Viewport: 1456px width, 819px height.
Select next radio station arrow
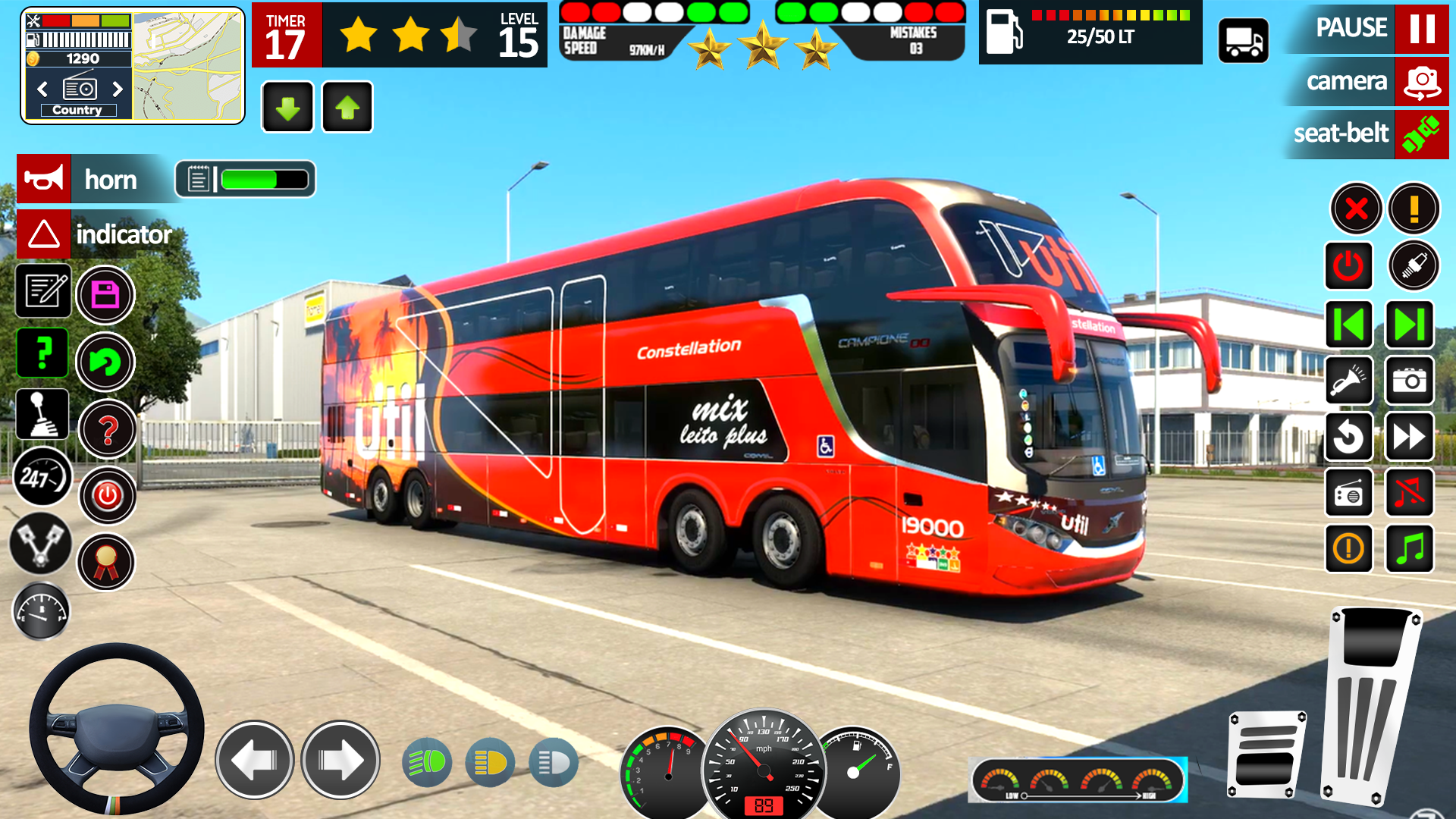coord(118,89)
